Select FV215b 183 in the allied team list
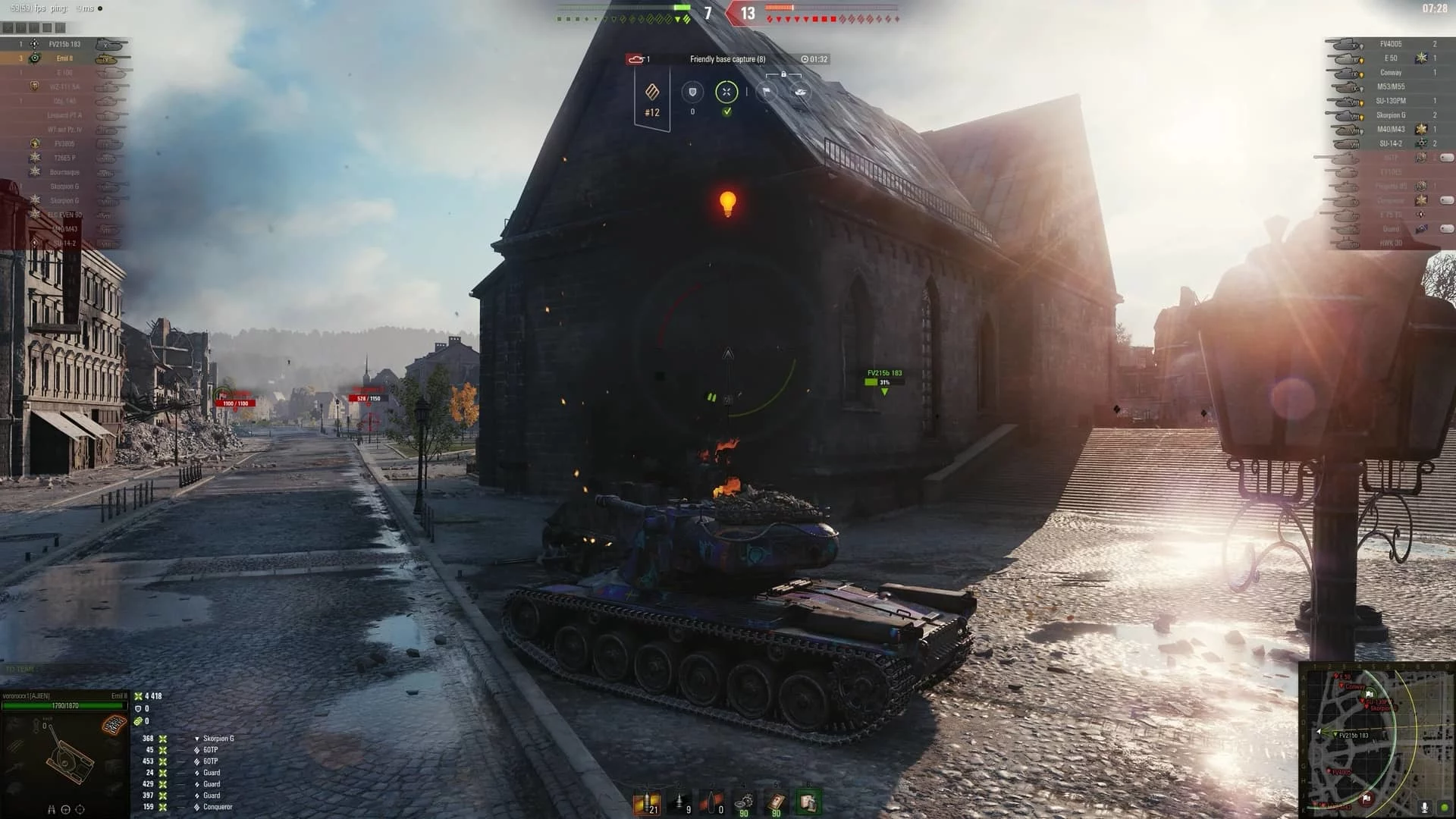1456x819 pixels. (64, 44)
